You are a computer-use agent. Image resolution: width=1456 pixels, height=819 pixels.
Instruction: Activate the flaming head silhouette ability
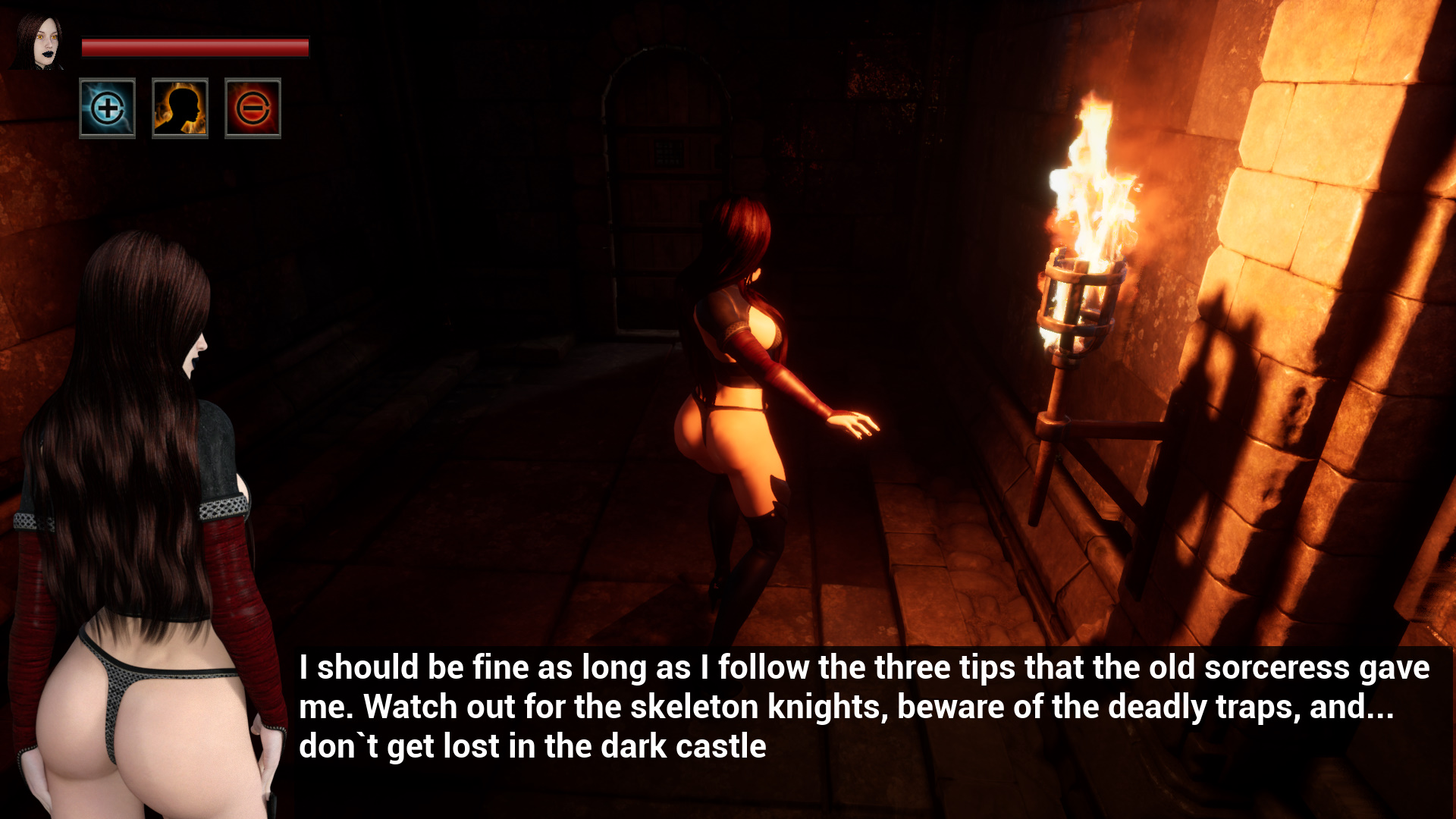(x=180, y=108)
